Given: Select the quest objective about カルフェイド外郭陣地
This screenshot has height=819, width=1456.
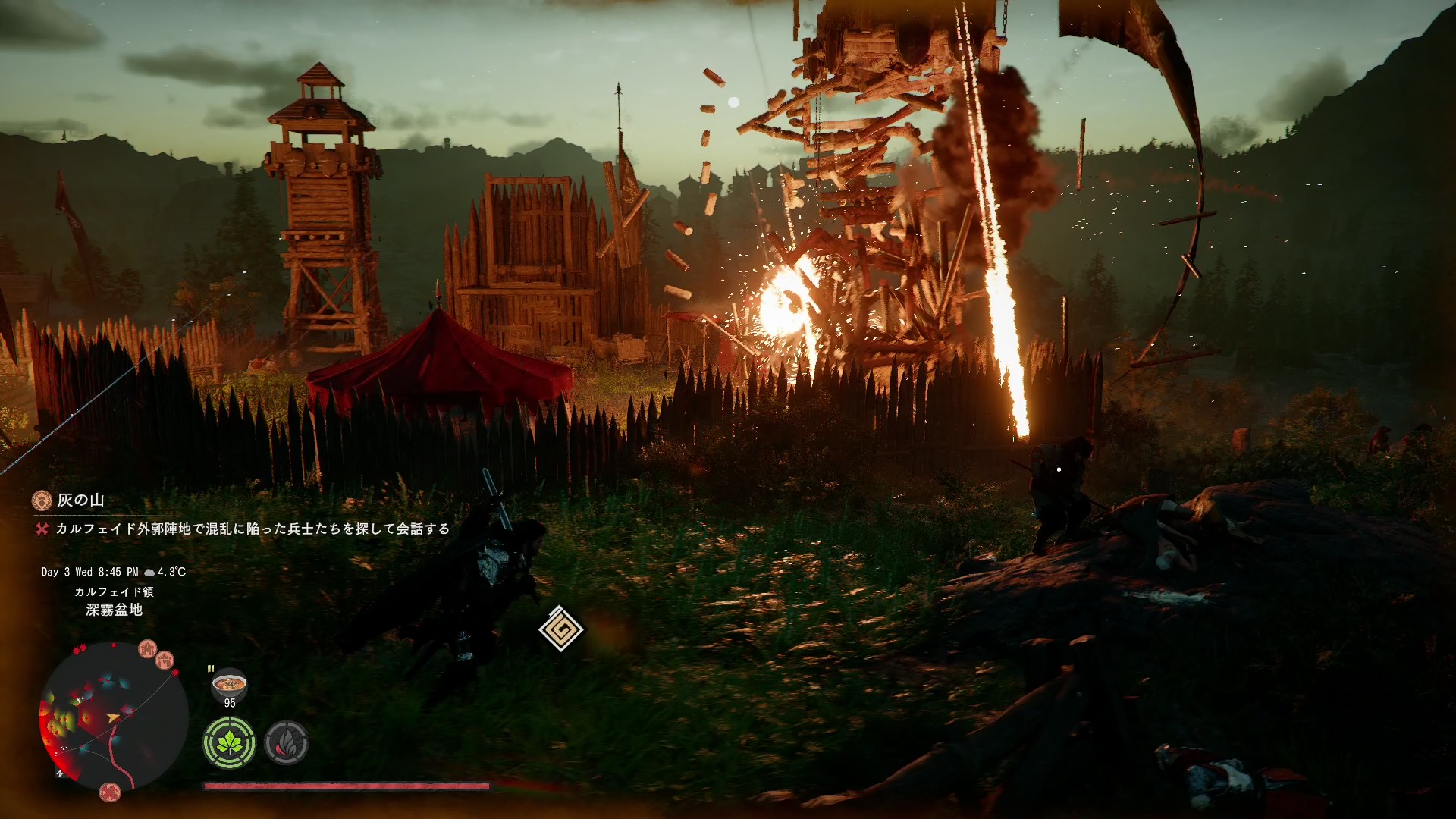Looking at the screenshot, I should (x=252, y=529).
